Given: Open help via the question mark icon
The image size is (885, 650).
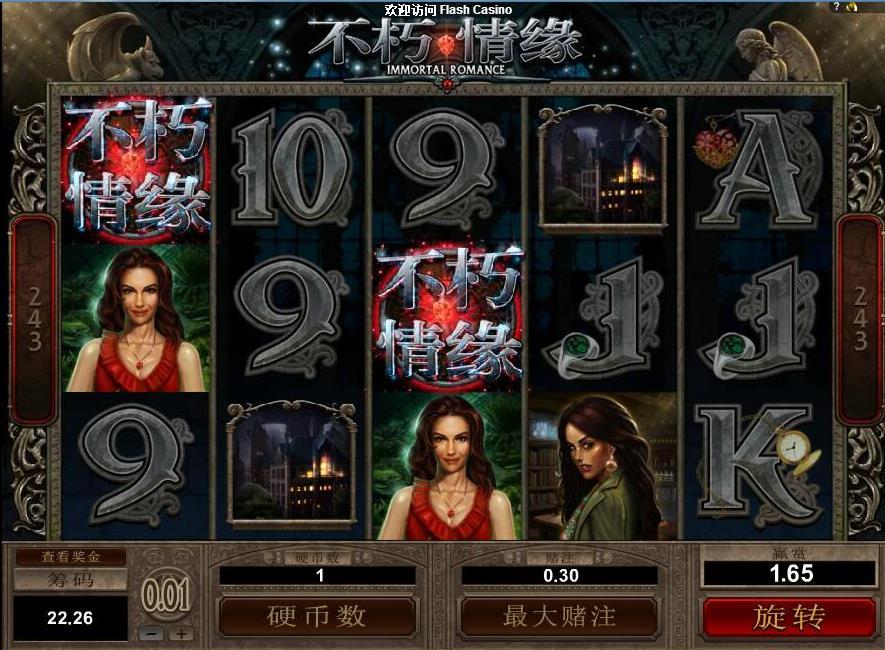Looking at the screenshot, I should 836,7.
